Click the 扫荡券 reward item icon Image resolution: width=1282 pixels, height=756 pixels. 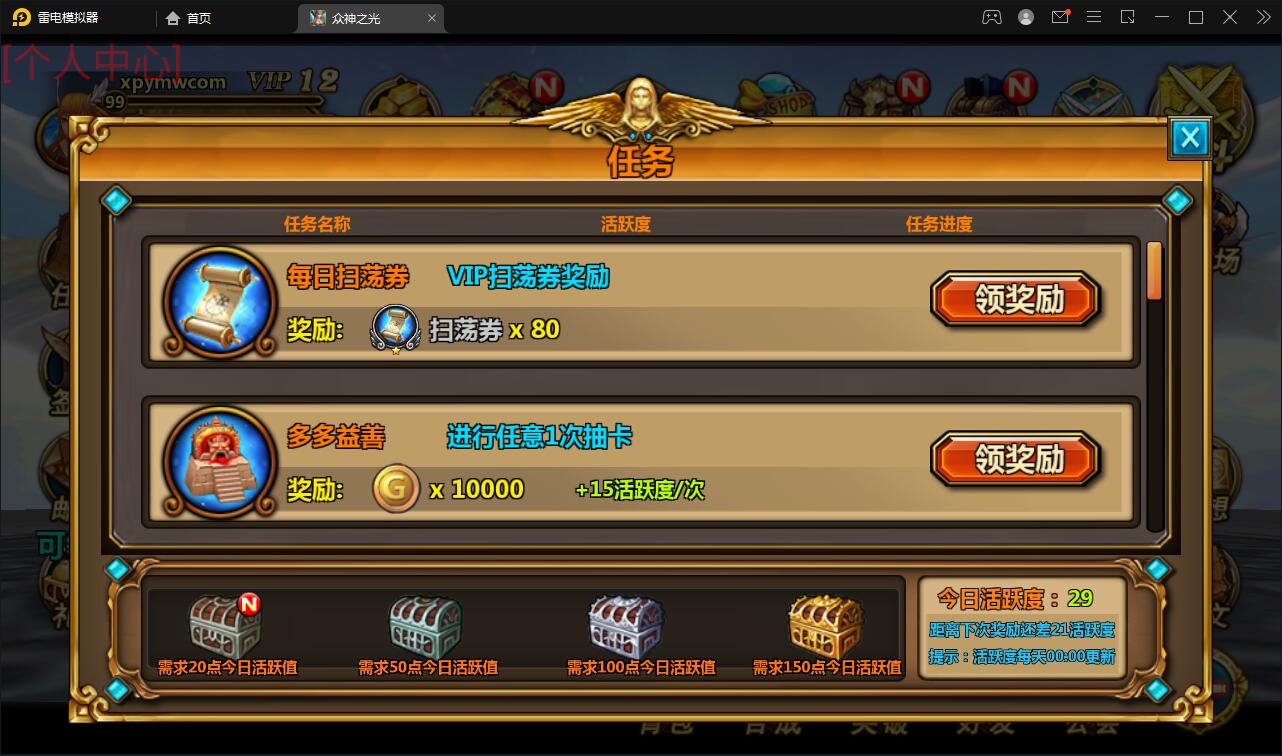[394, 328]
